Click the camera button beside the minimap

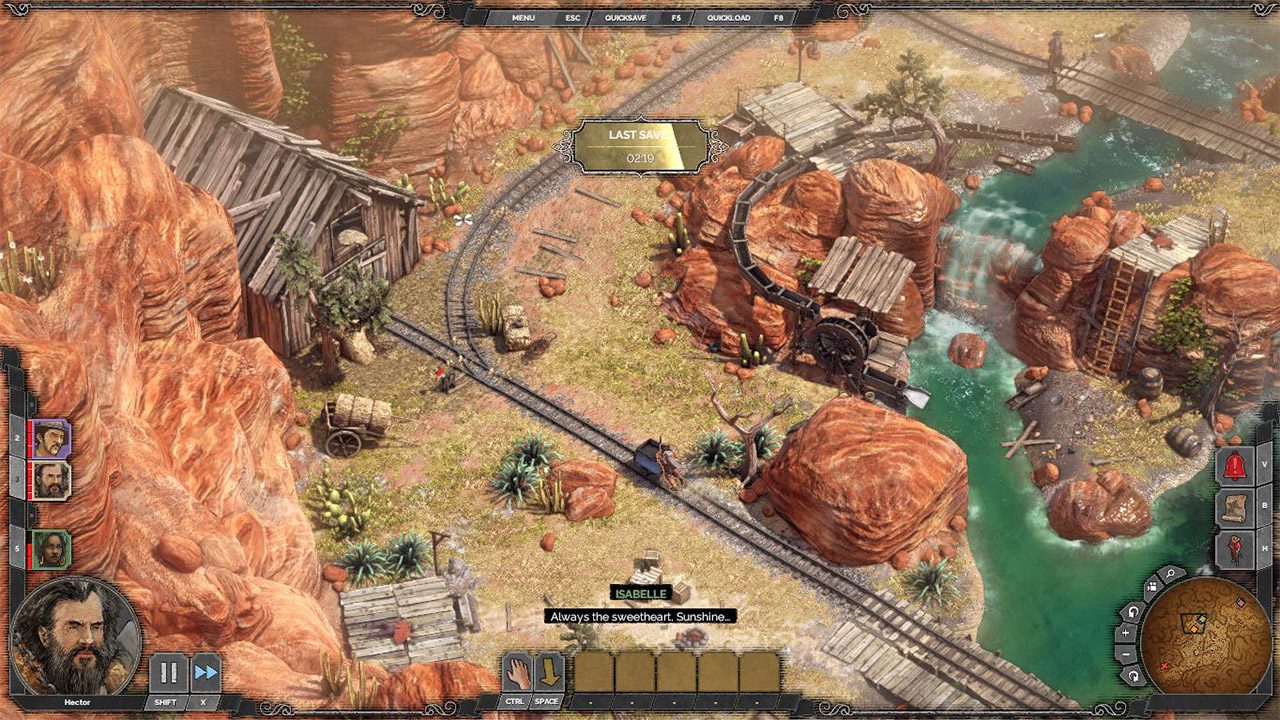(1150, 587)
